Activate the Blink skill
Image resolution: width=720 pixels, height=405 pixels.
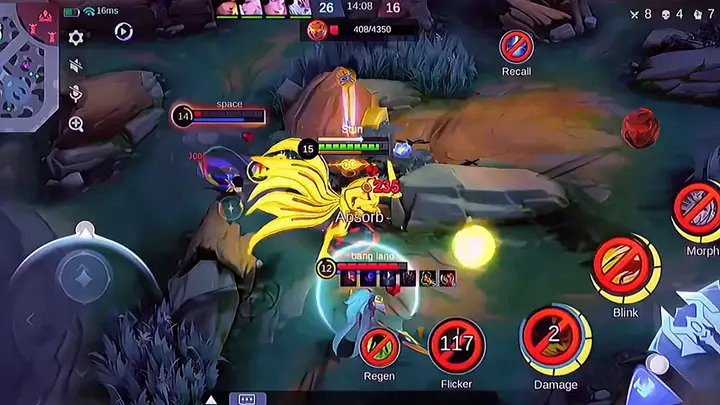(x=624, y=268)
